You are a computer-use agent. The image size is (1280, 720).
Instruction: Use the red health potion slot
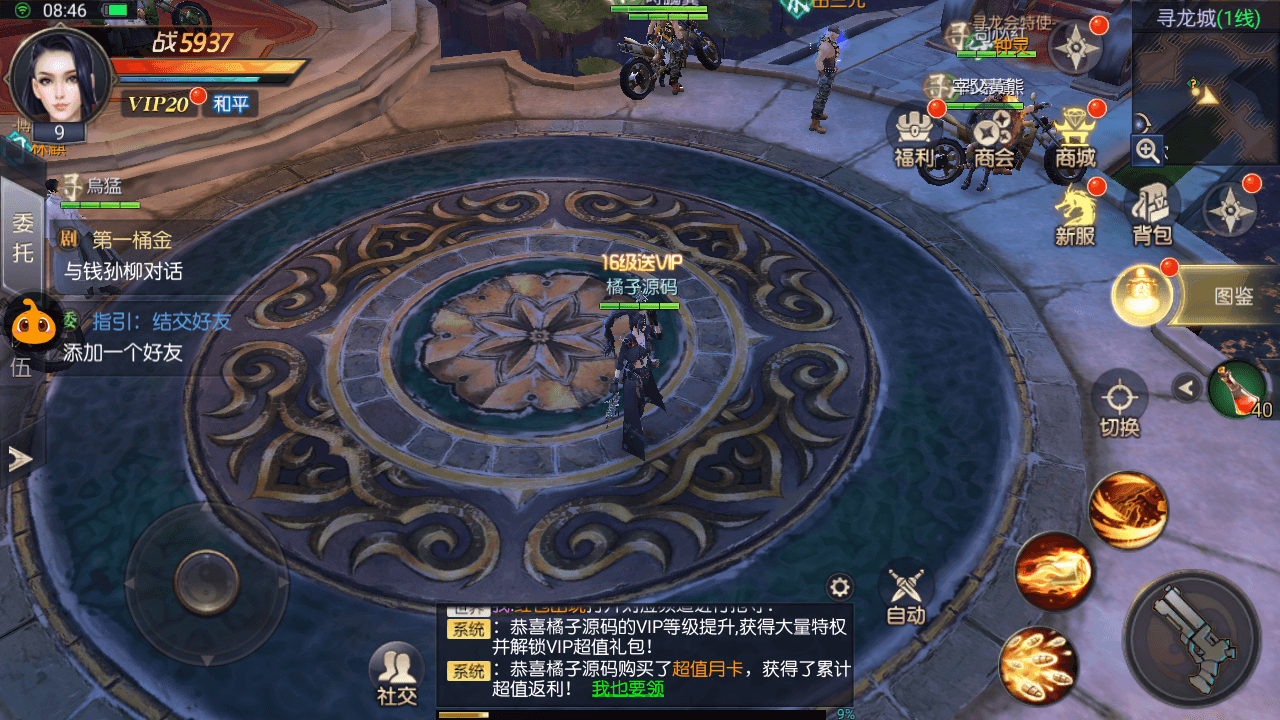[1238, 389]
